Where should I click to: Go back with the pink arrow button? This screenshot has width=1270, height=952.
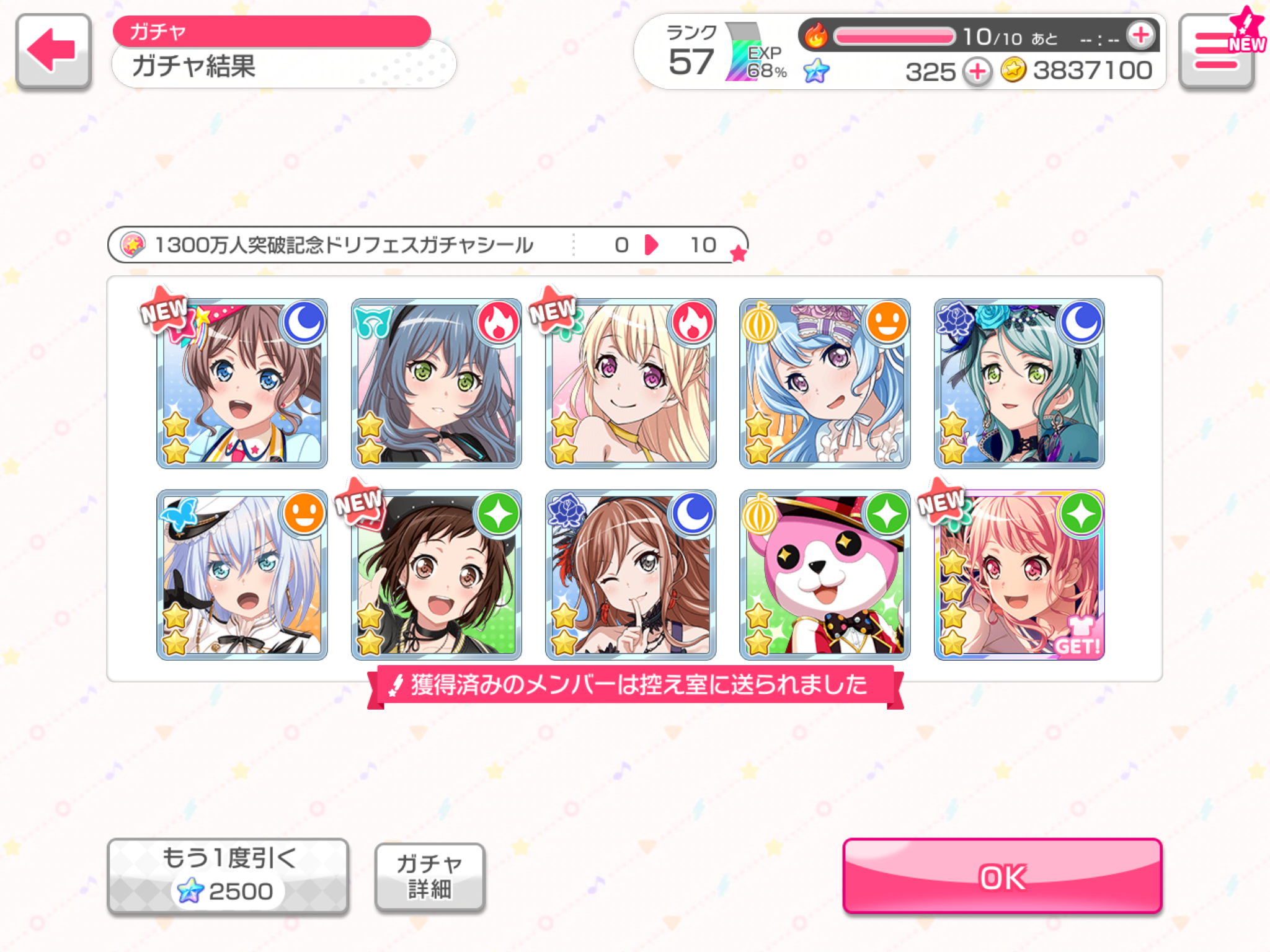tap(53, 51)
